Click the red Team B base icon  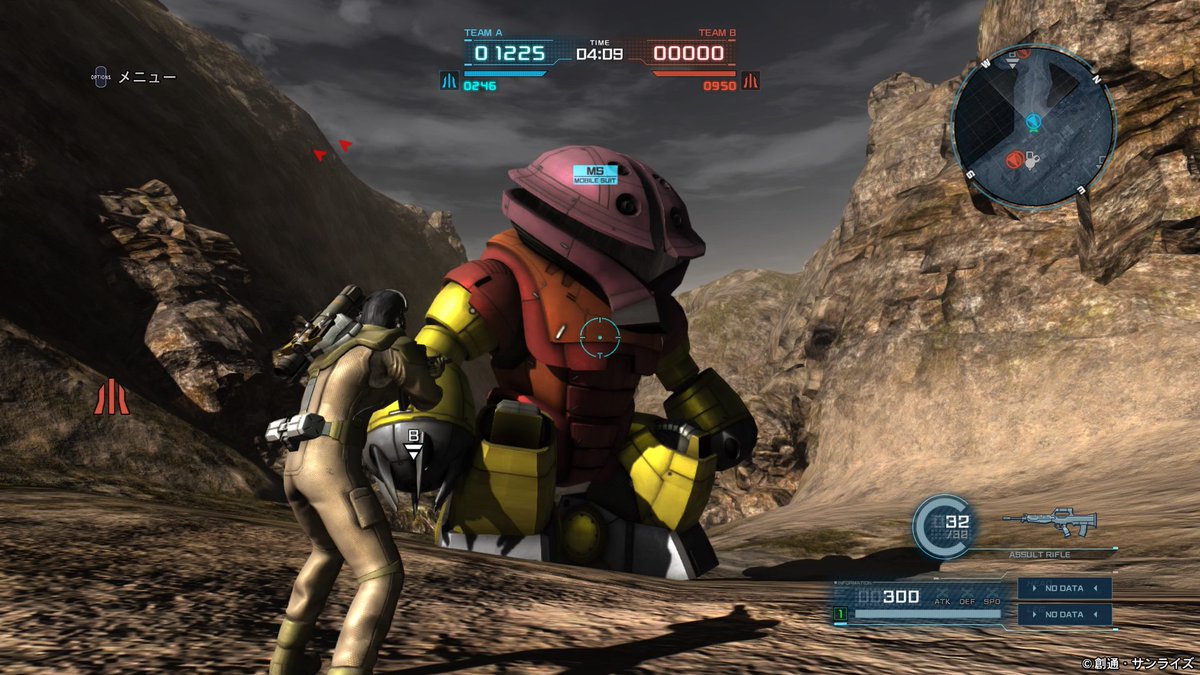[x=750, y=81]
